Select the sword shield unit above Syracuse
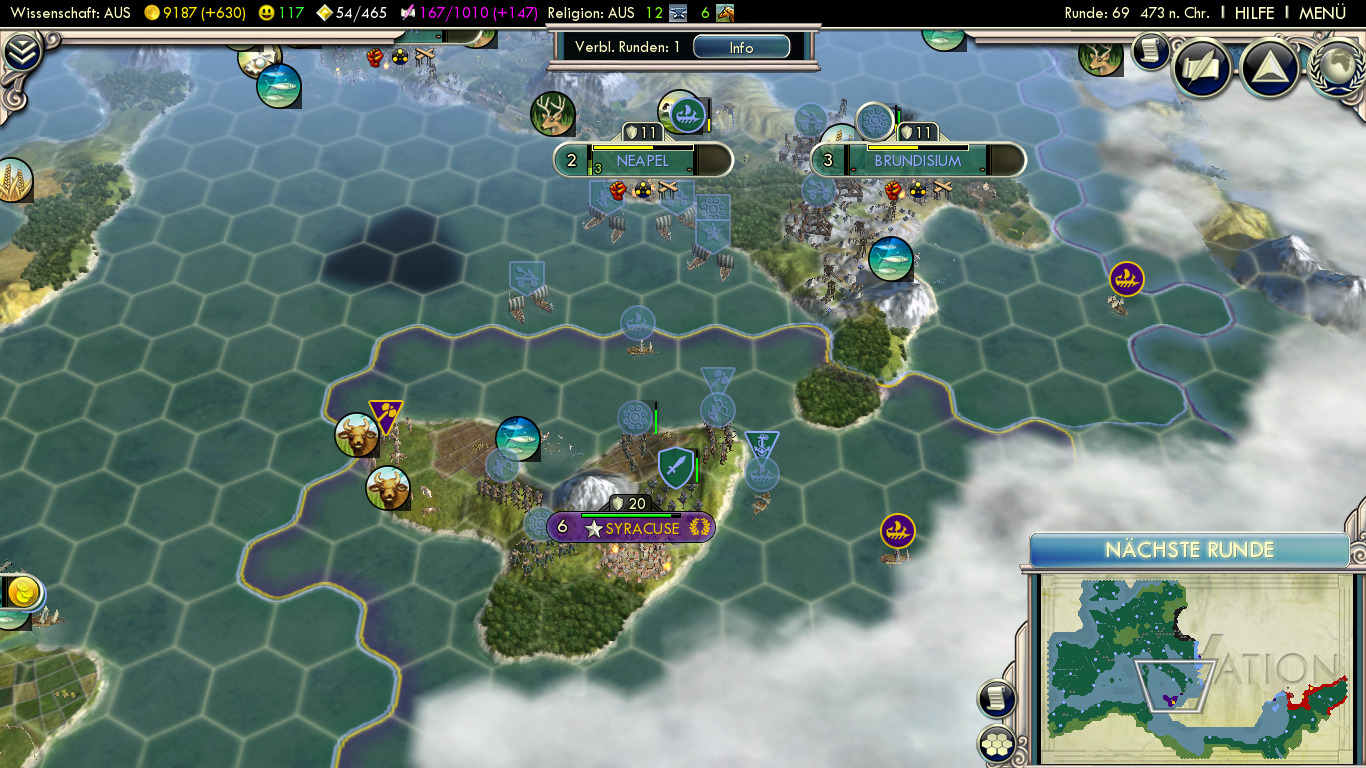The height and width of the screenshot is (768, 1366). coord(676,467)
